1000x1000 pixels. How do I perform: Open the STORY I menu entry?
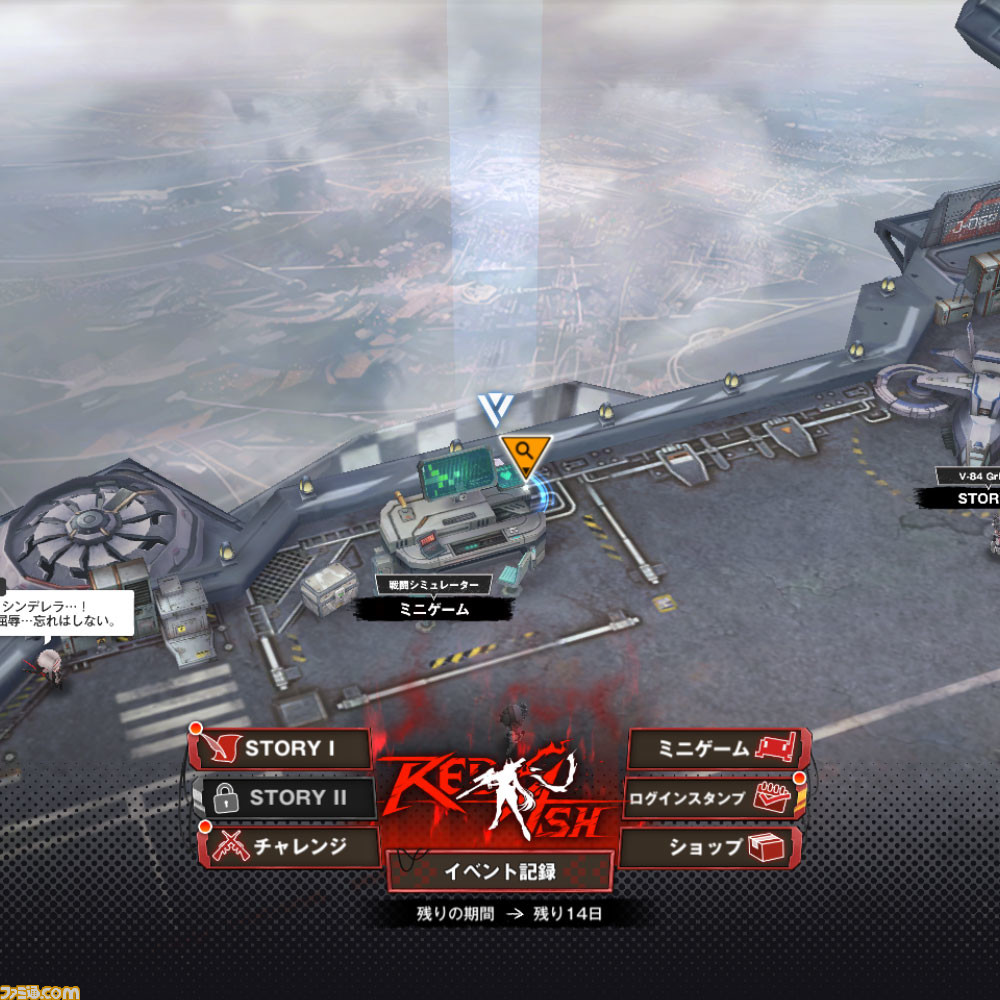[282, 749]
